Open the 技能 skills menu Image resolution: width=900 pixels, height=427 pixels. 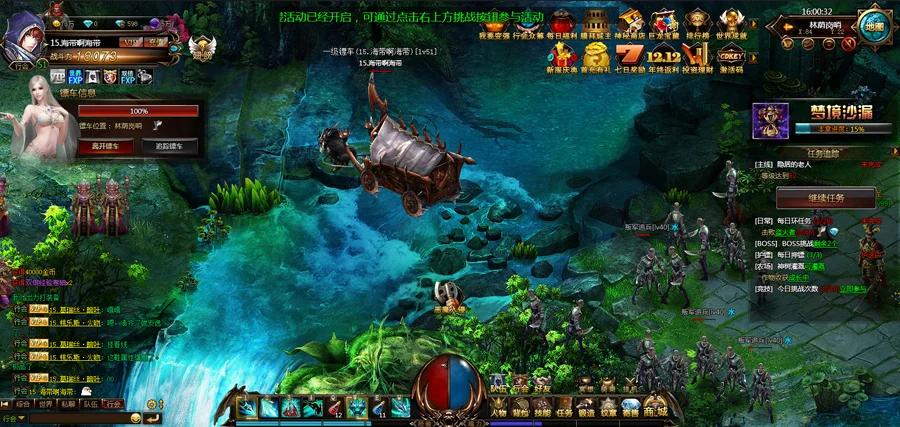click(543, 410)
